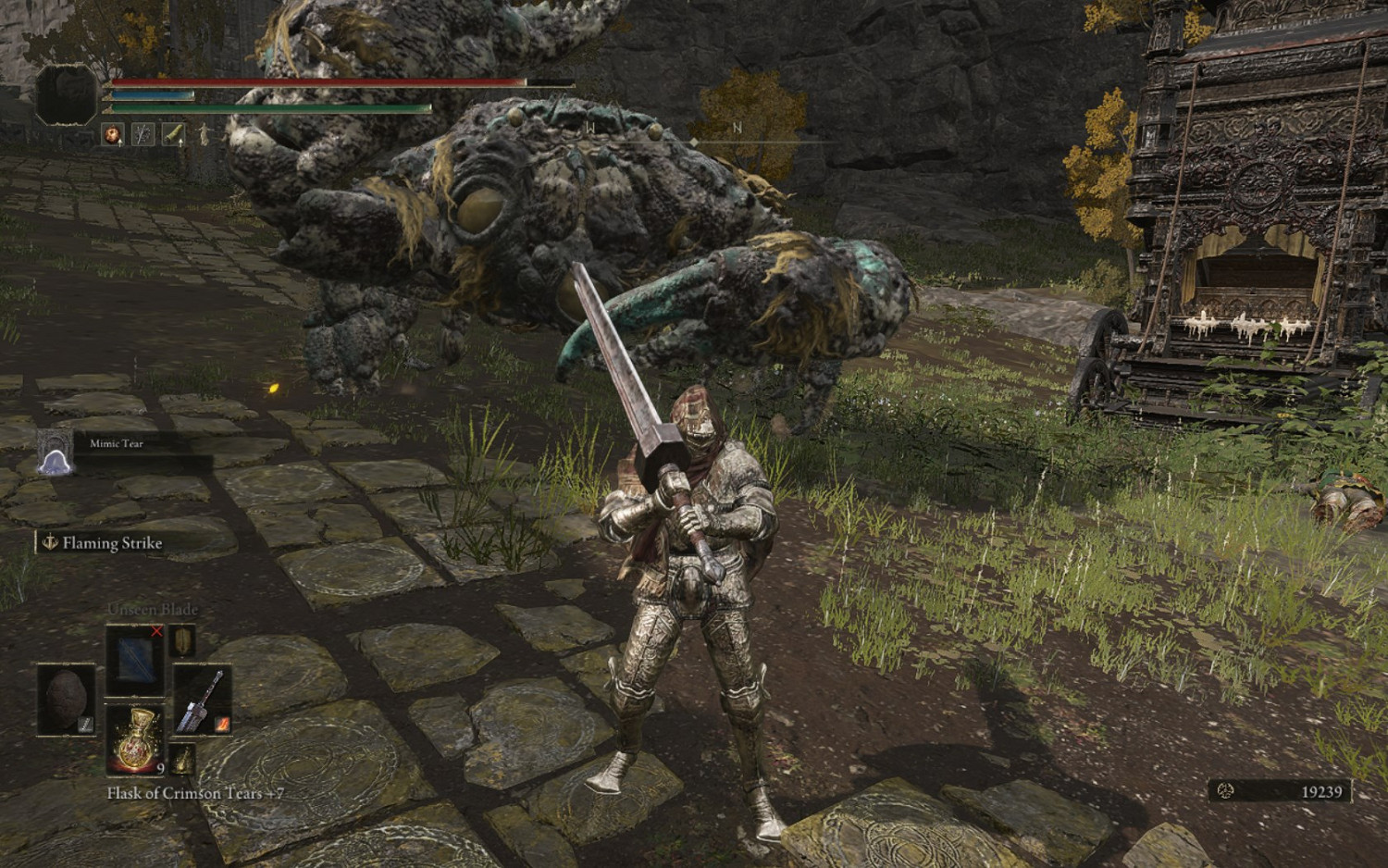1388x868 pixels.
Task: Click the character status portrait frame top left
Action: 65,93
